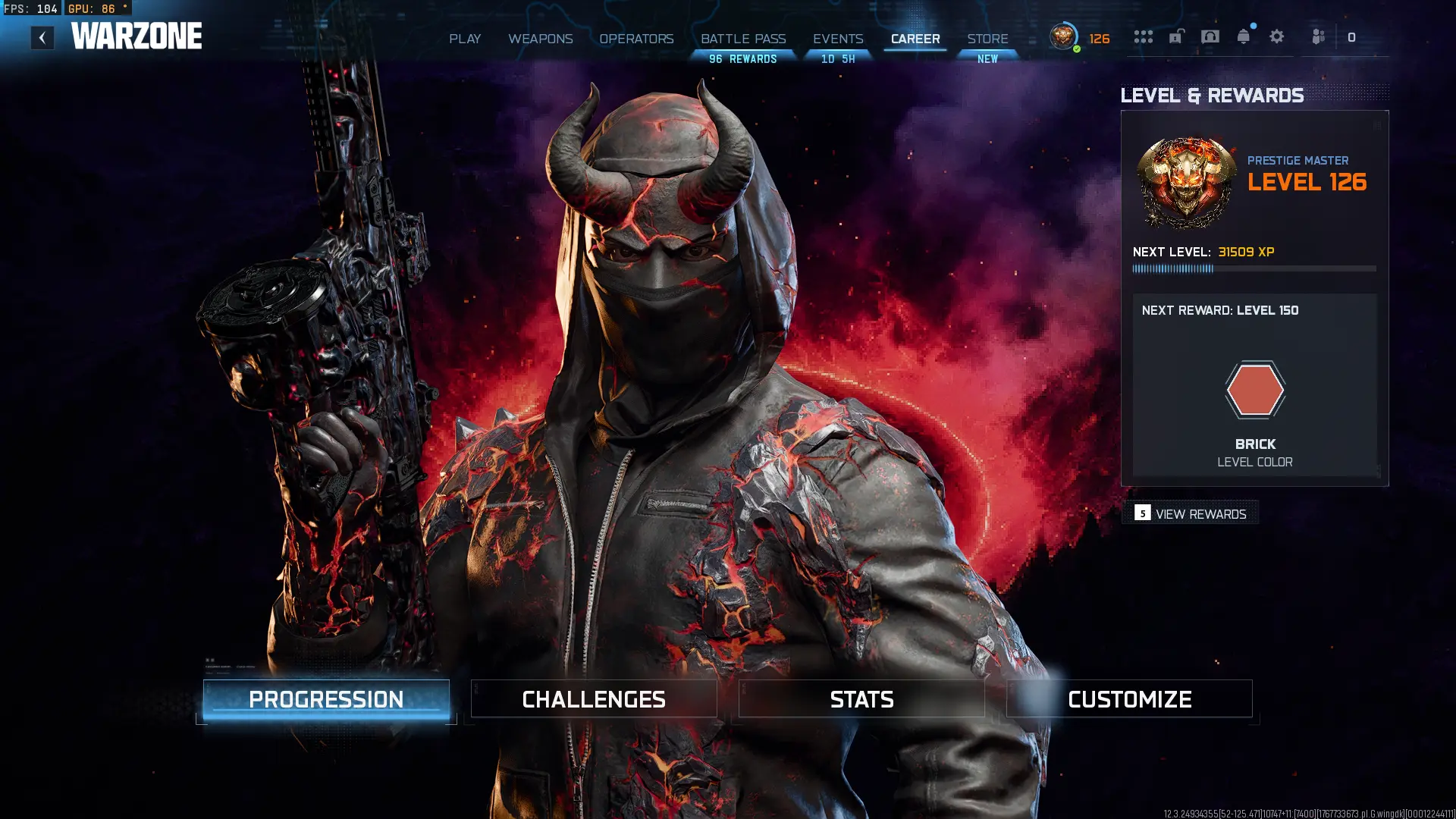Open the CHALLENGES section
Image resolution: width=1456 pixels, height=819 pixels.
pos(593,698)
